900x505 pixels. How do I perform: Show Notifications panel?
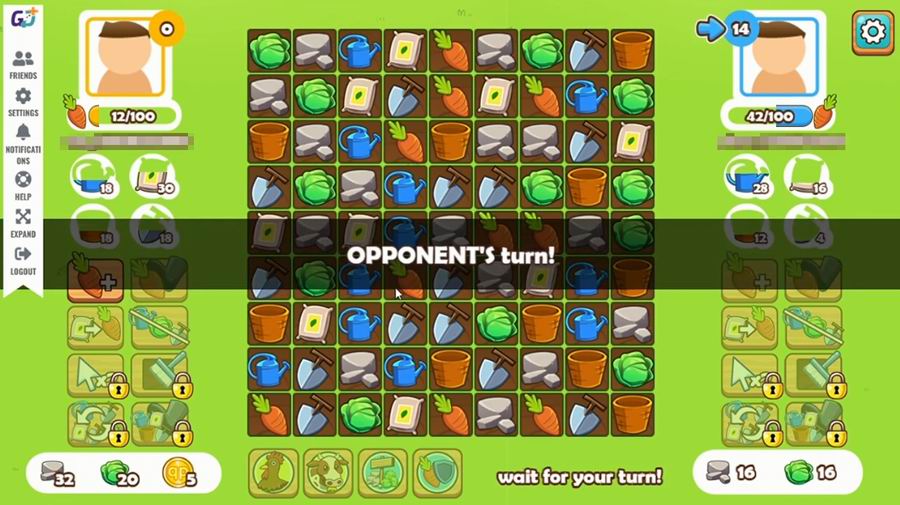pyautogui.click(x=23, y=140)
